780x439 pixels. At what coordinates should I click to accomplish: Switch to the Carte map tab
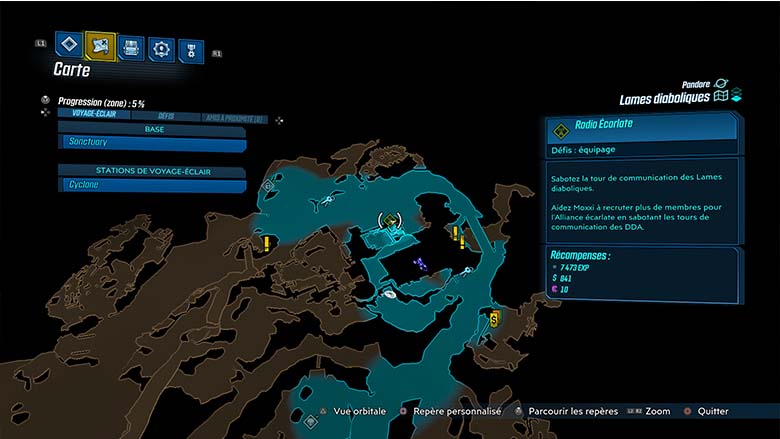click(x=100, y=45)
